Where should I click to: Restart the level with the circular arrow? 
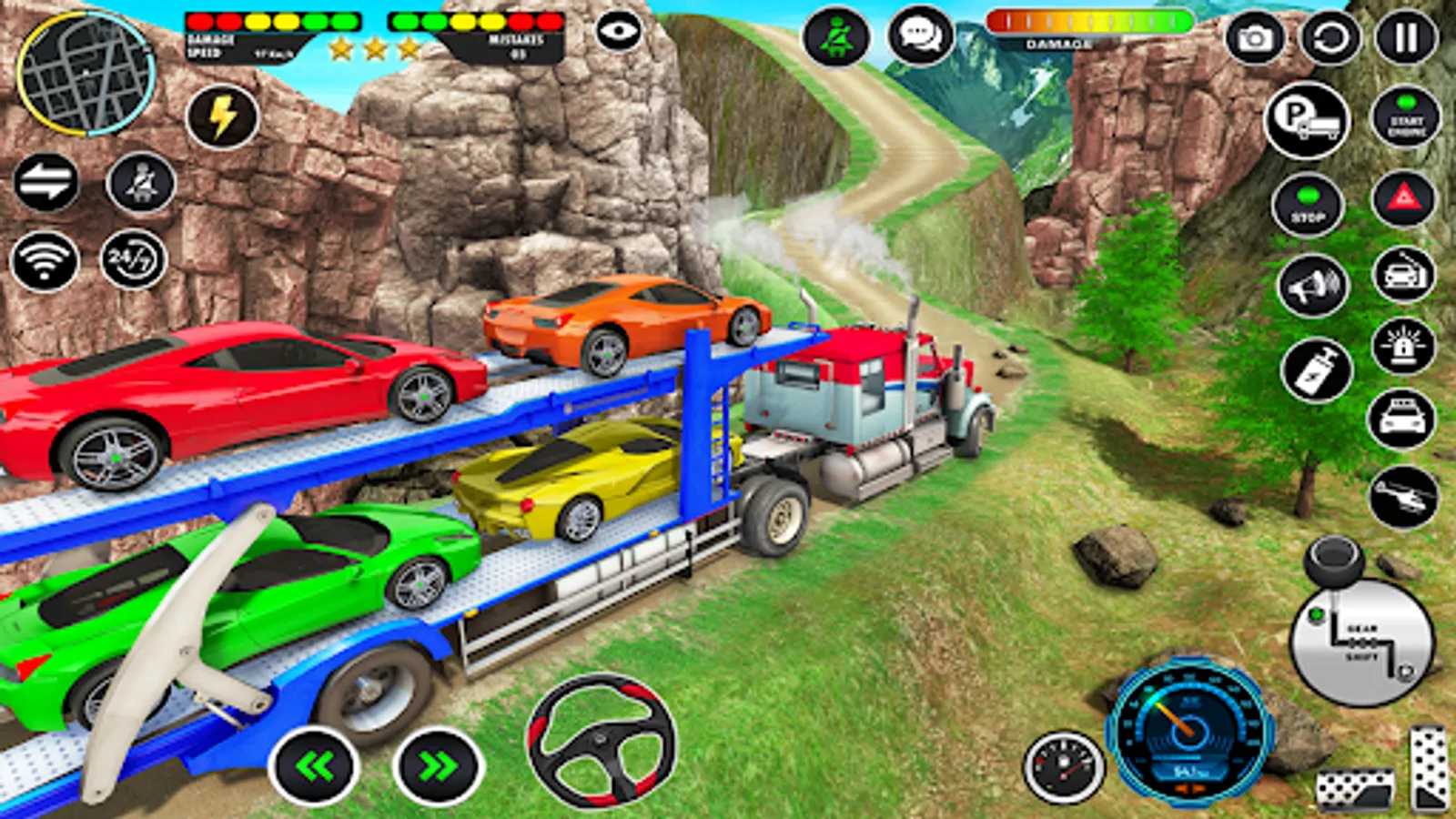[1330, 38]
